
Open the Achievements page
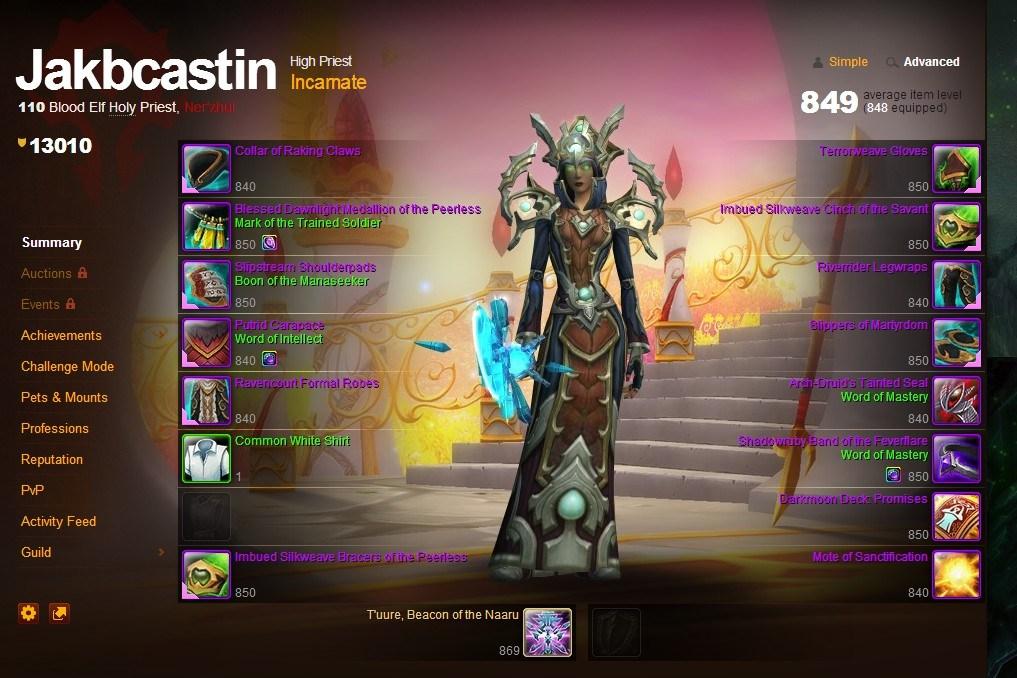[x=61, y=335]
